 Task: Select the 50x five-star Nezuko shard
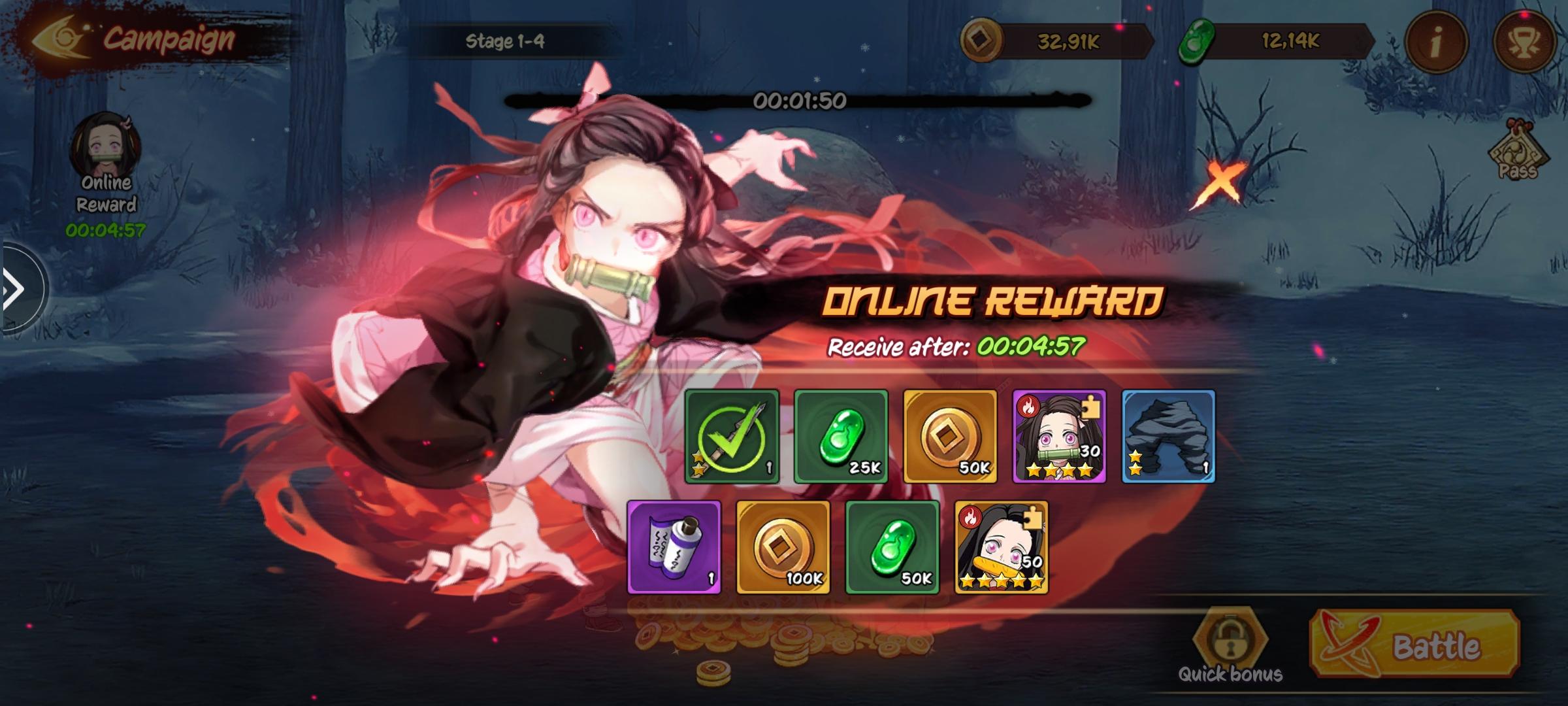[x=1002, y=548]
